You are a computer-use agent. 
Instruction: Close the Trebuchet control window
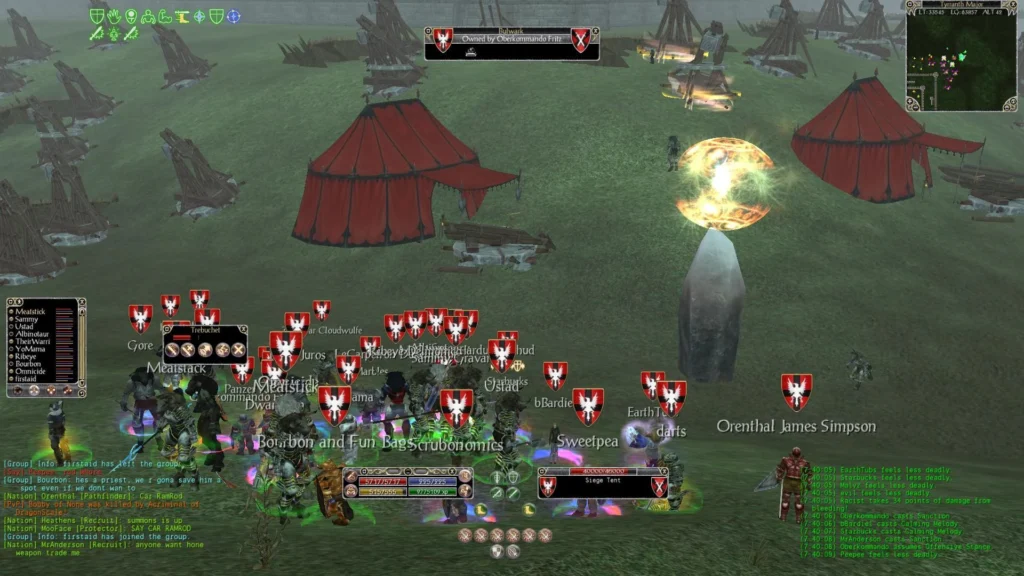coord(241,329)
